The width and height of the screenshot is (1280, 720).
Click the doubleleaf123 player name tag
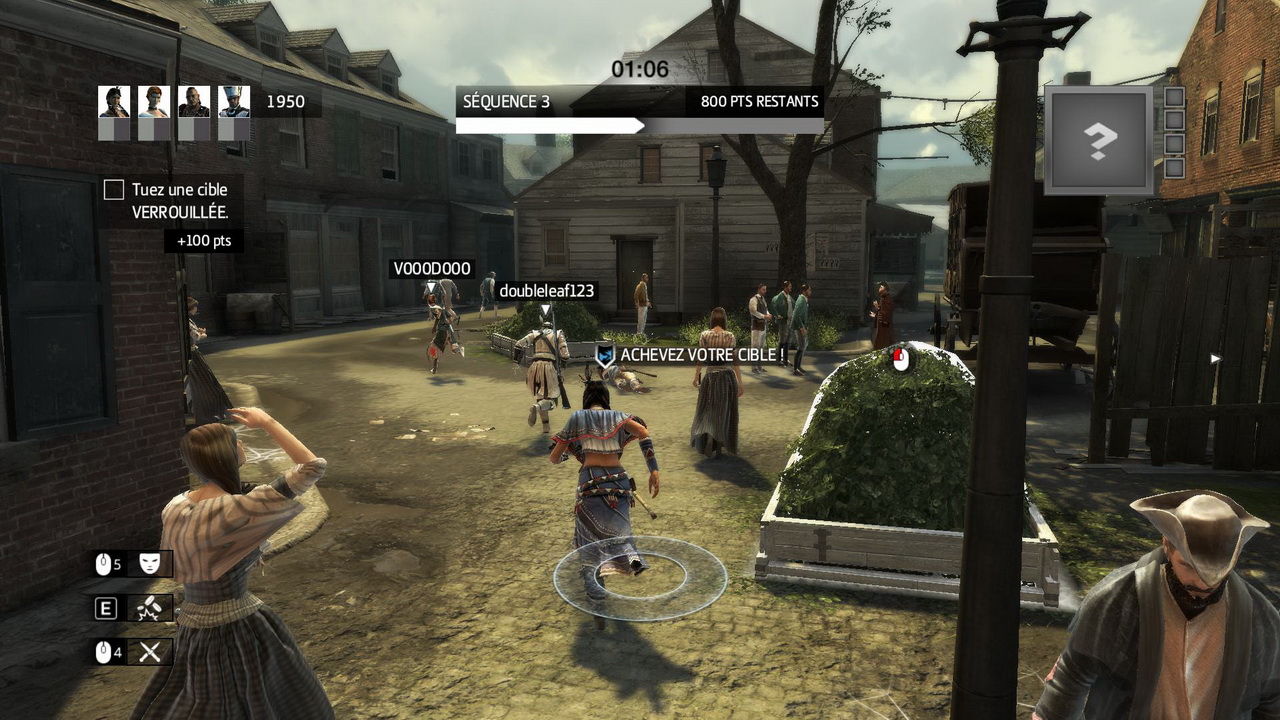tap(546, 291)
